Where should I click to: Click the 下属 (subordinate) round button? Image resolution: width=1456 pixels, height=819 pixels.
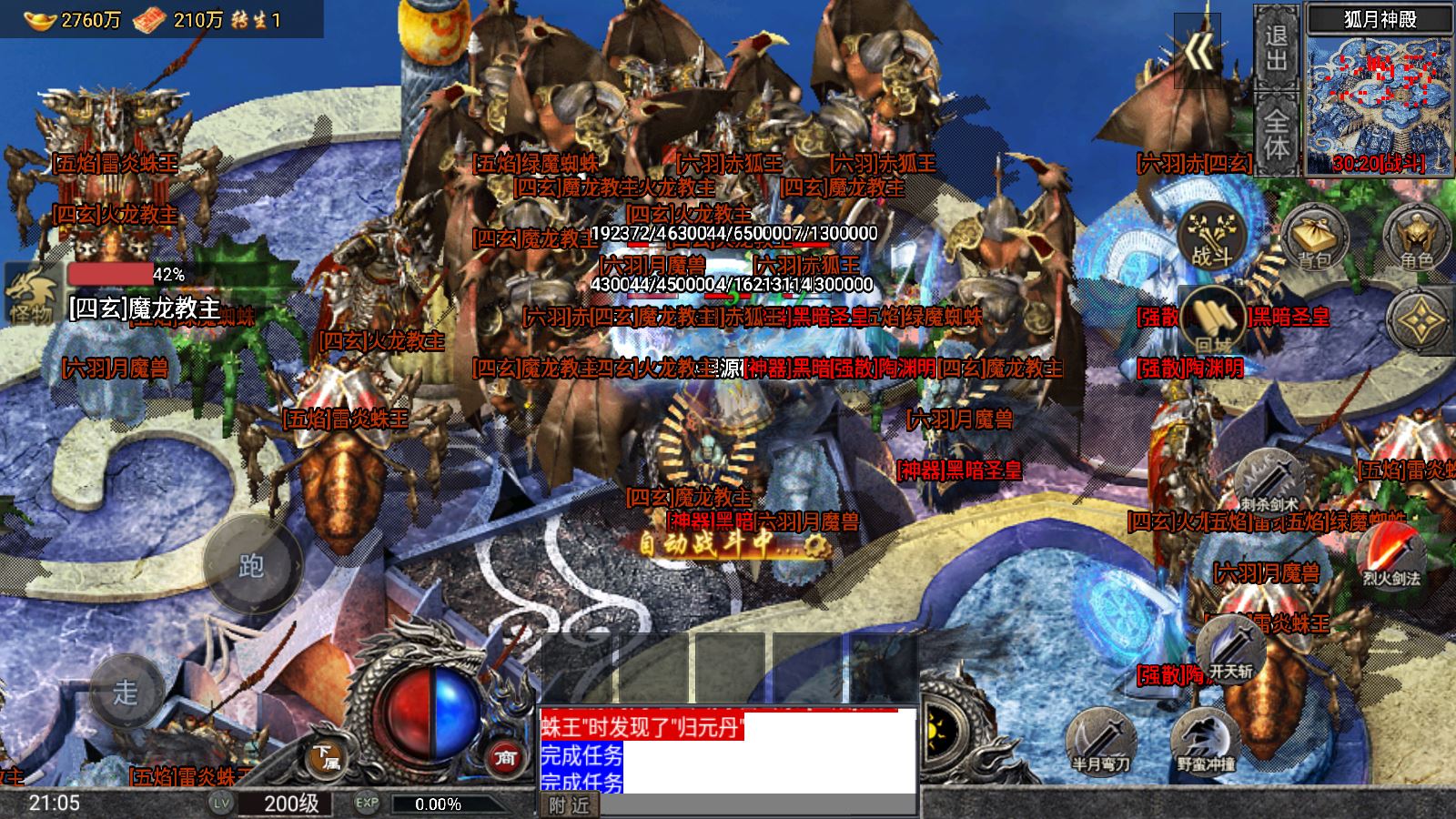325,757
